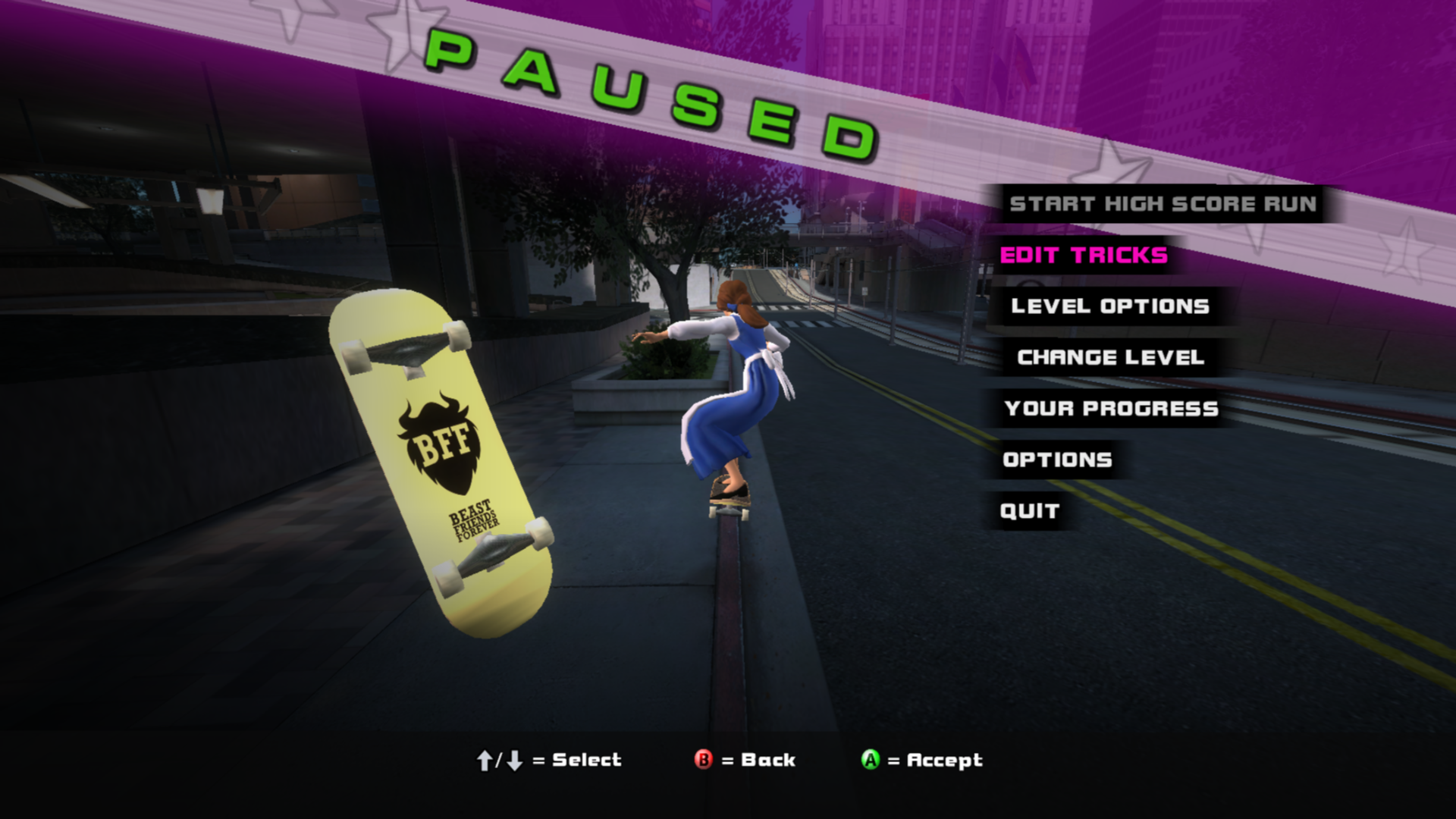Quit from the pause menu
Screen dimensions: 1456x819
pos(1029,511)
